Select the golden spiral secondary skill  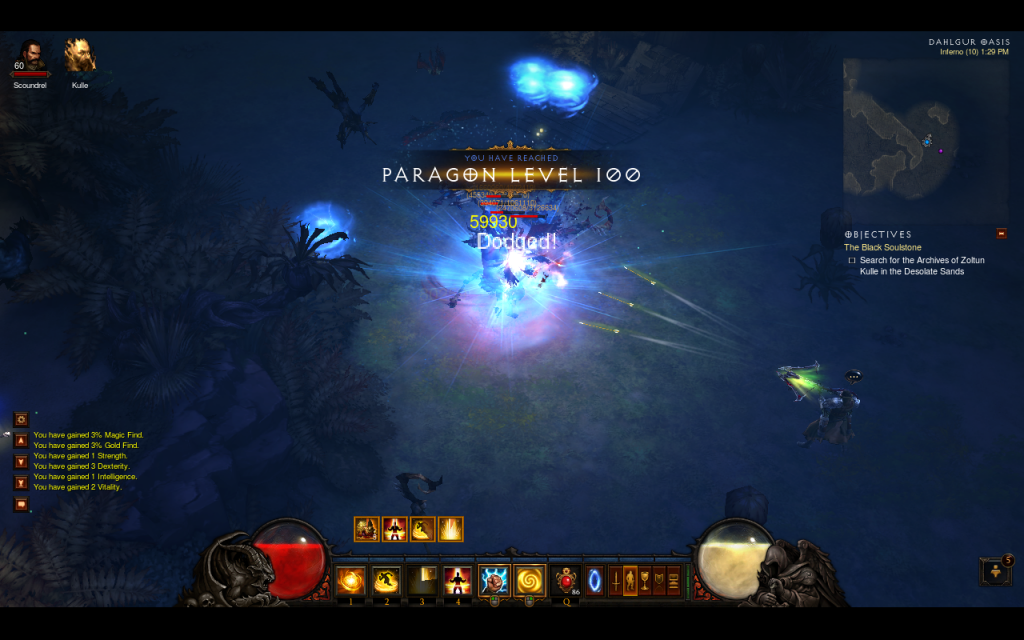coord(529,580)
